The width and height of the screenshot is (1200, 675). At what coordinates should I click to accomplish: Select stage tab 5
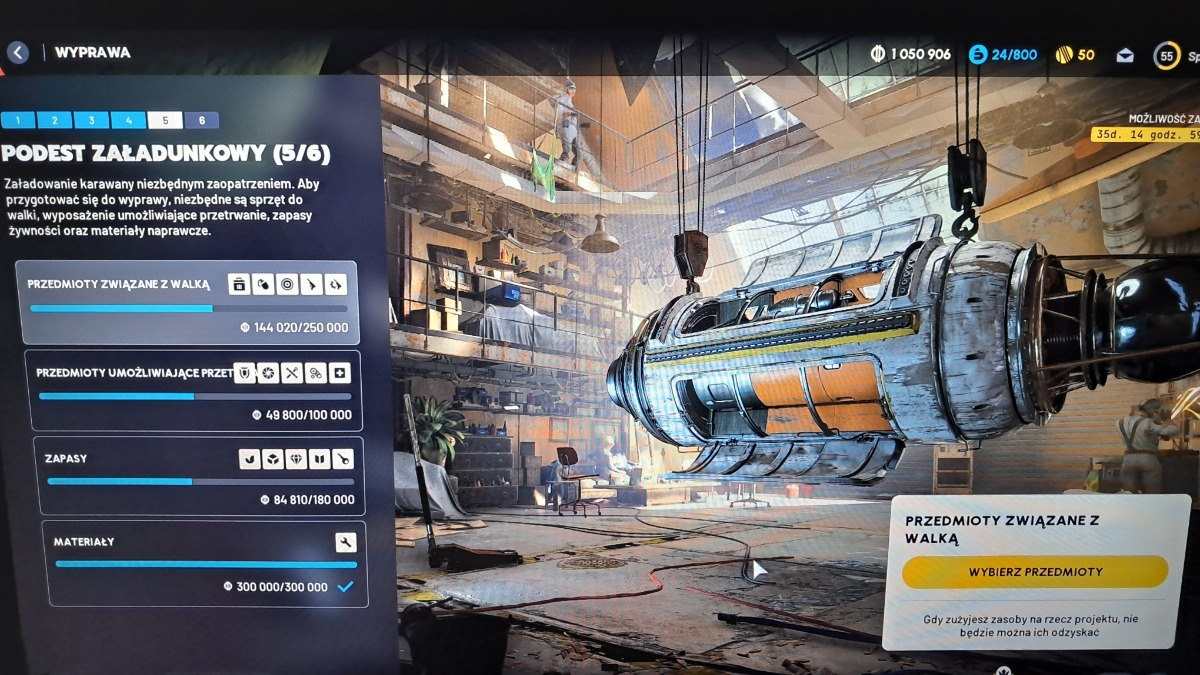[x=165, y=121]
